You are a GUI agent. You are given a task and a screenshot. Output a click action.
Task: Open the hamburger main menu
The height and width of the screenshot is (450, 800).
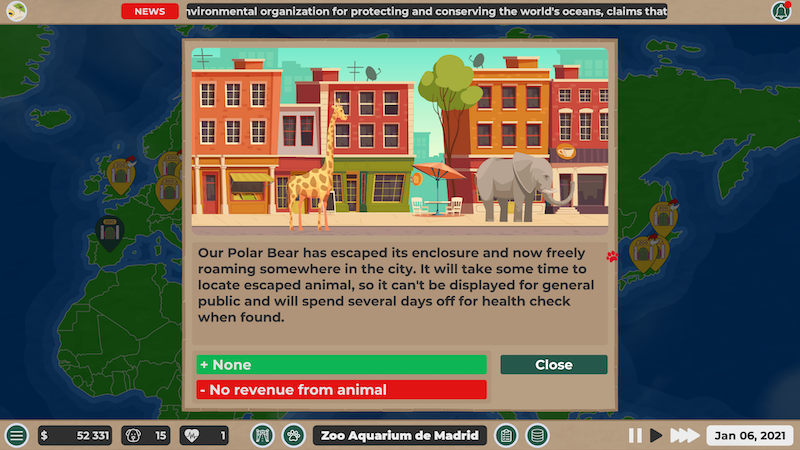point(16,436)
